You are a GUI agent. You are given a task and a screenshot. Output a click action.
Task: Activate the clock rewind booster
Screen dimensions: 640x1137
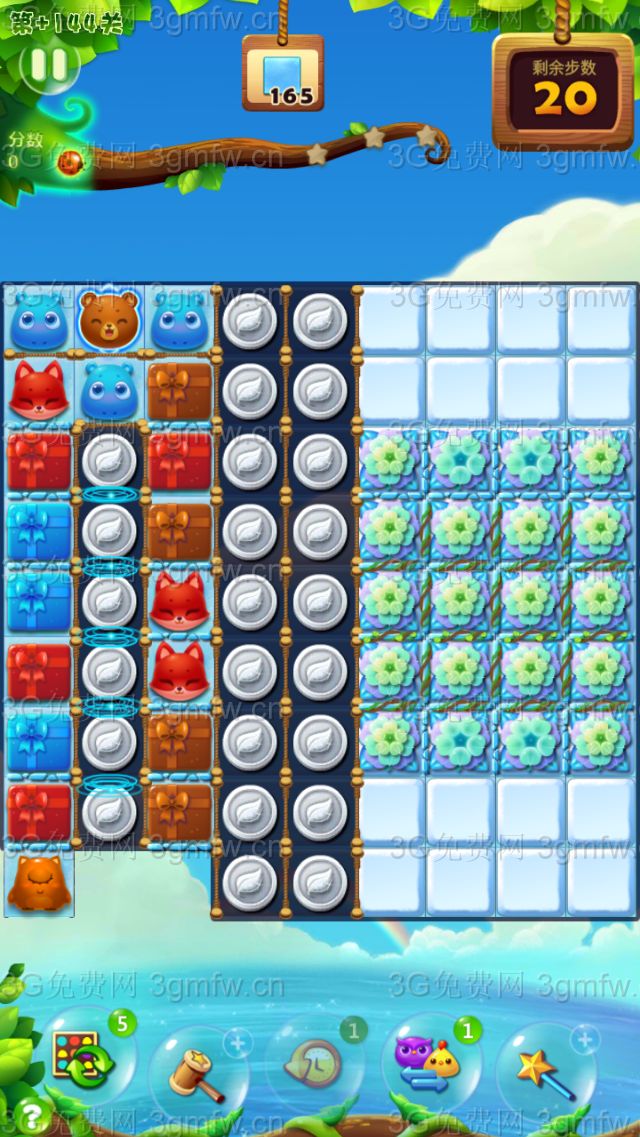pyautogui.click(x=314, y=1066)
